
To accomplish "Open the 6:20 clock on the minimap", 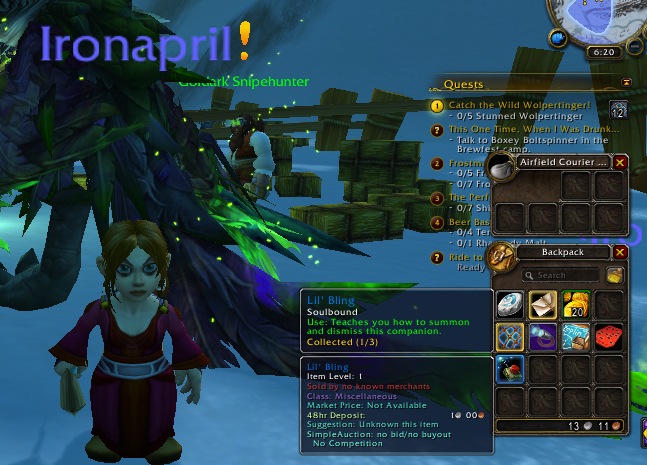I will tap(603, 52).
